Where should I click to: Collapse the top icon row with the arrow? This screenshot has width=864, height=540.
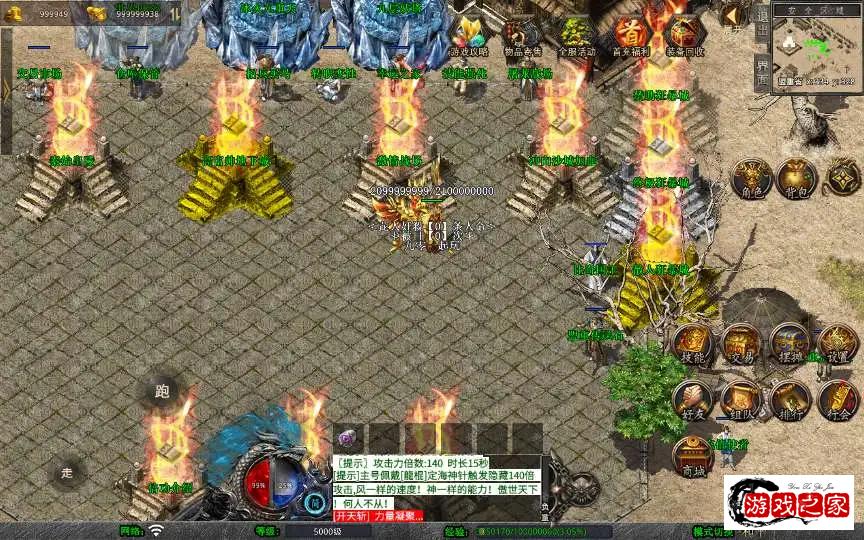(x=733, y=17)
